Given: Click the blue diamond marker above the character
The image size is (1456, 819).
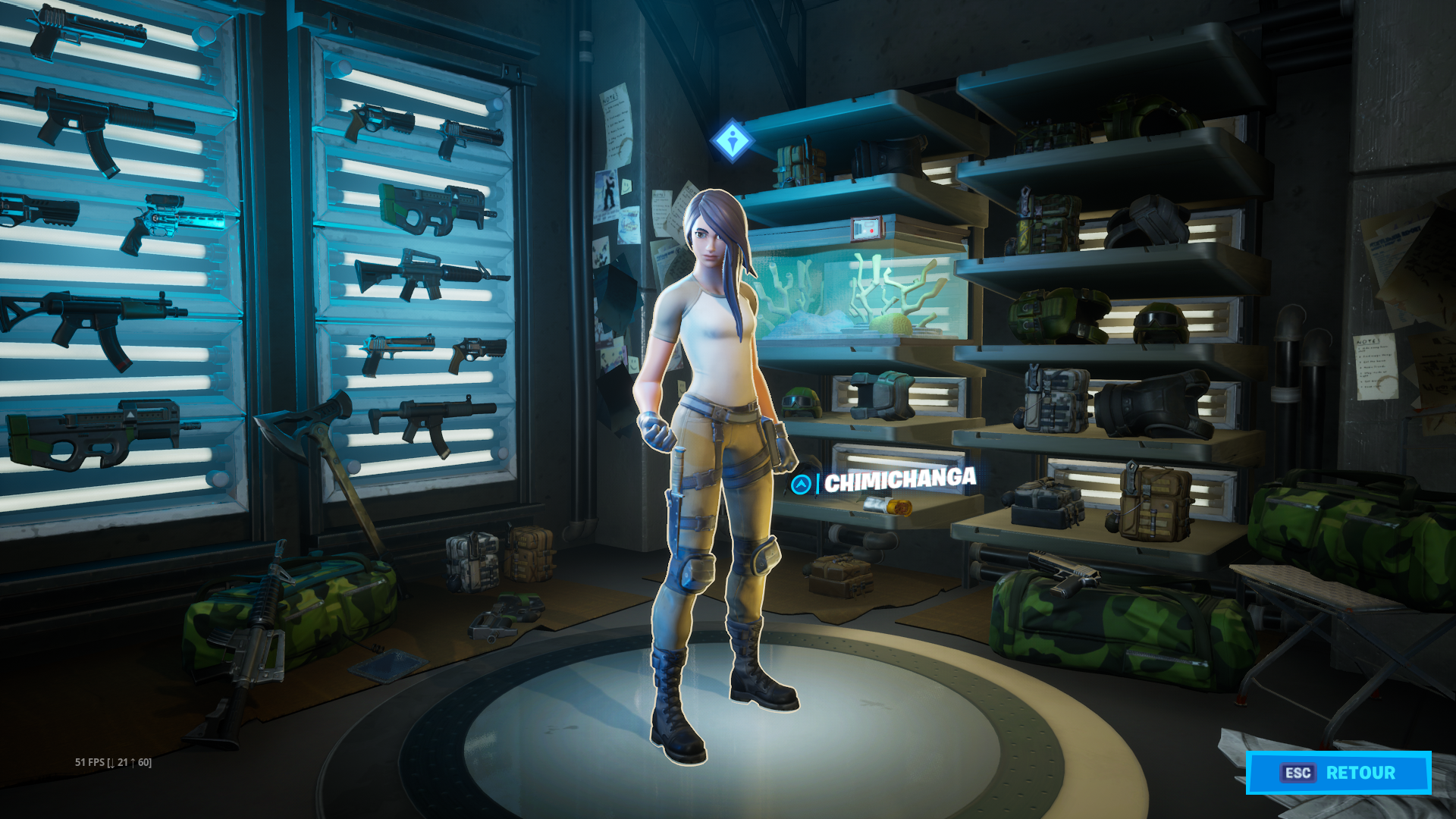Looking at the screenshot, I should (x=732, y=140).
